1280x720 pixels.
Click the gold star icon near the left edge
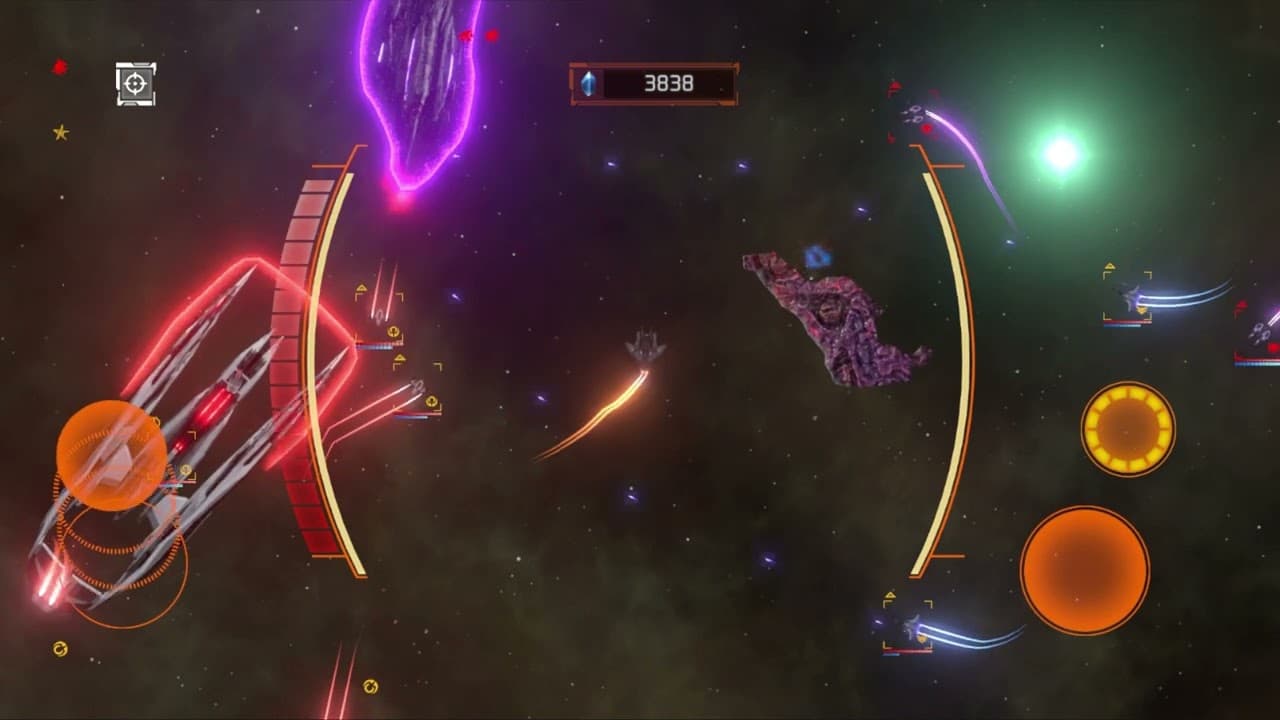[x=60, y=131]
